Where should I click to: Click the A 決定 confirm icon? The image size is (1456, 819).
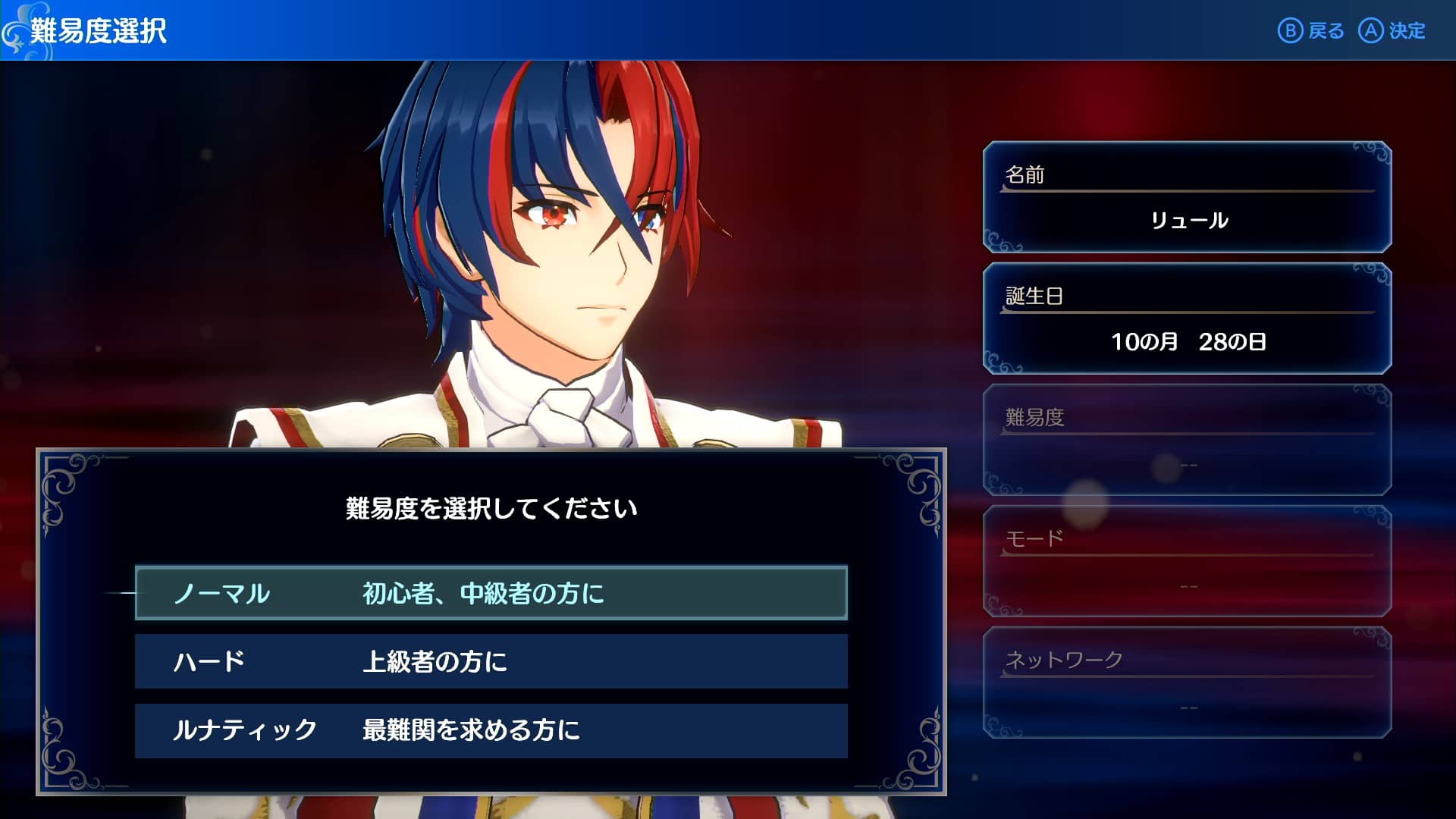(x=1373, y=31)
